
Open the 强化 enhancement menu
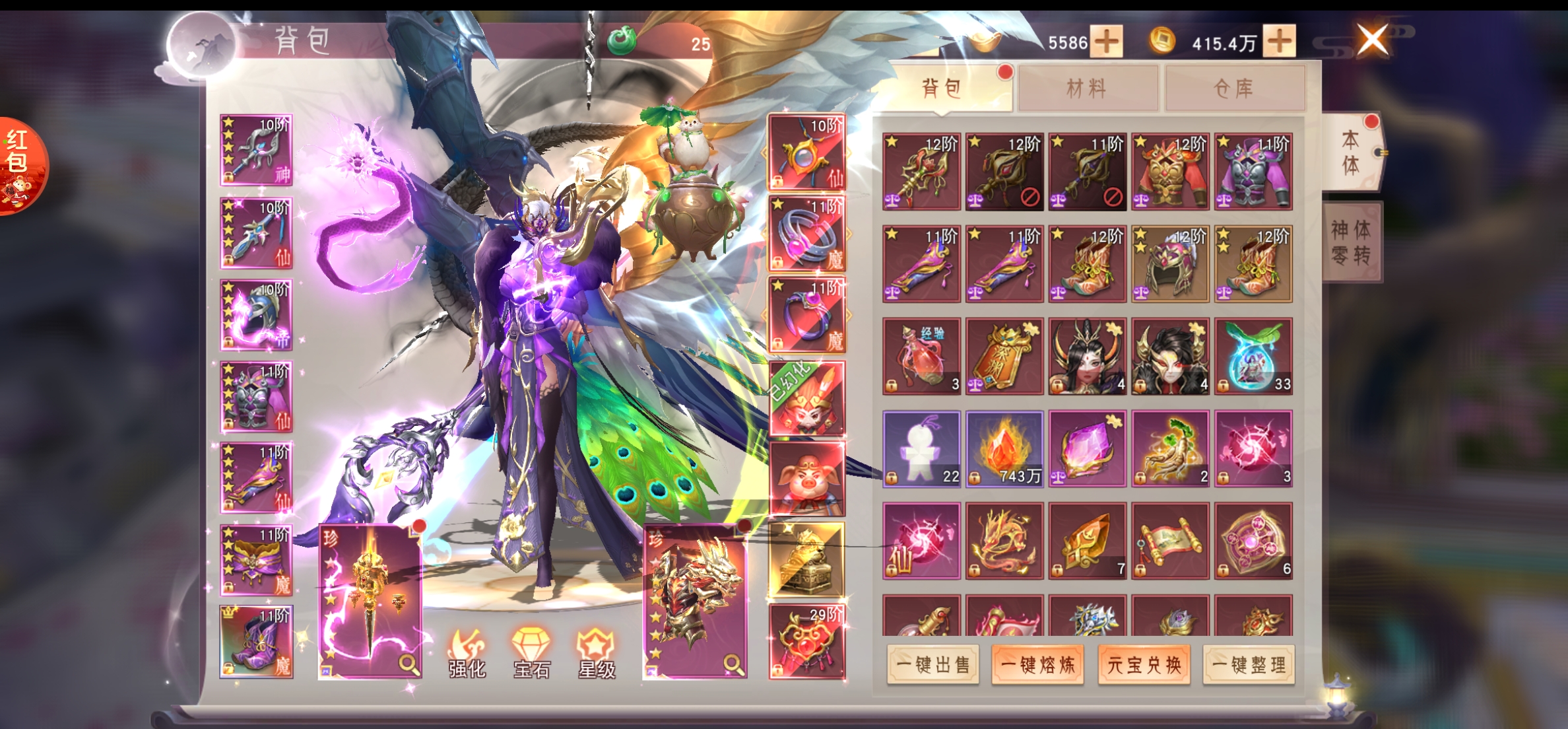tap(467, 654)
